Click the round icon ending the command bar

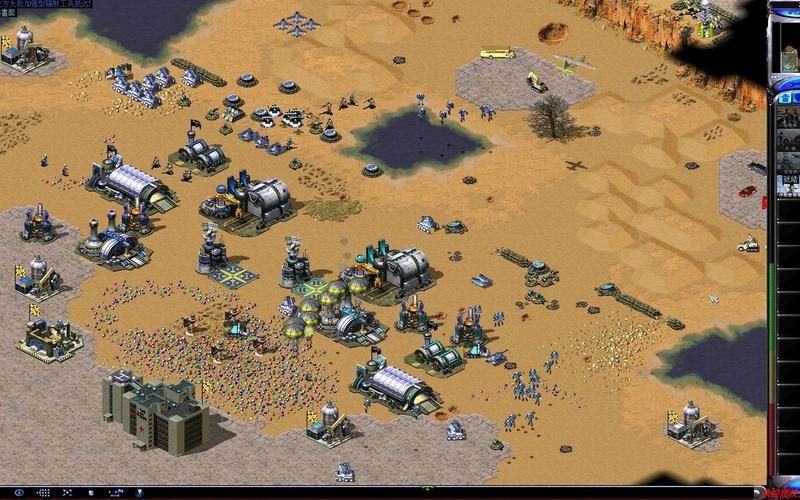(x=139, y=493)
